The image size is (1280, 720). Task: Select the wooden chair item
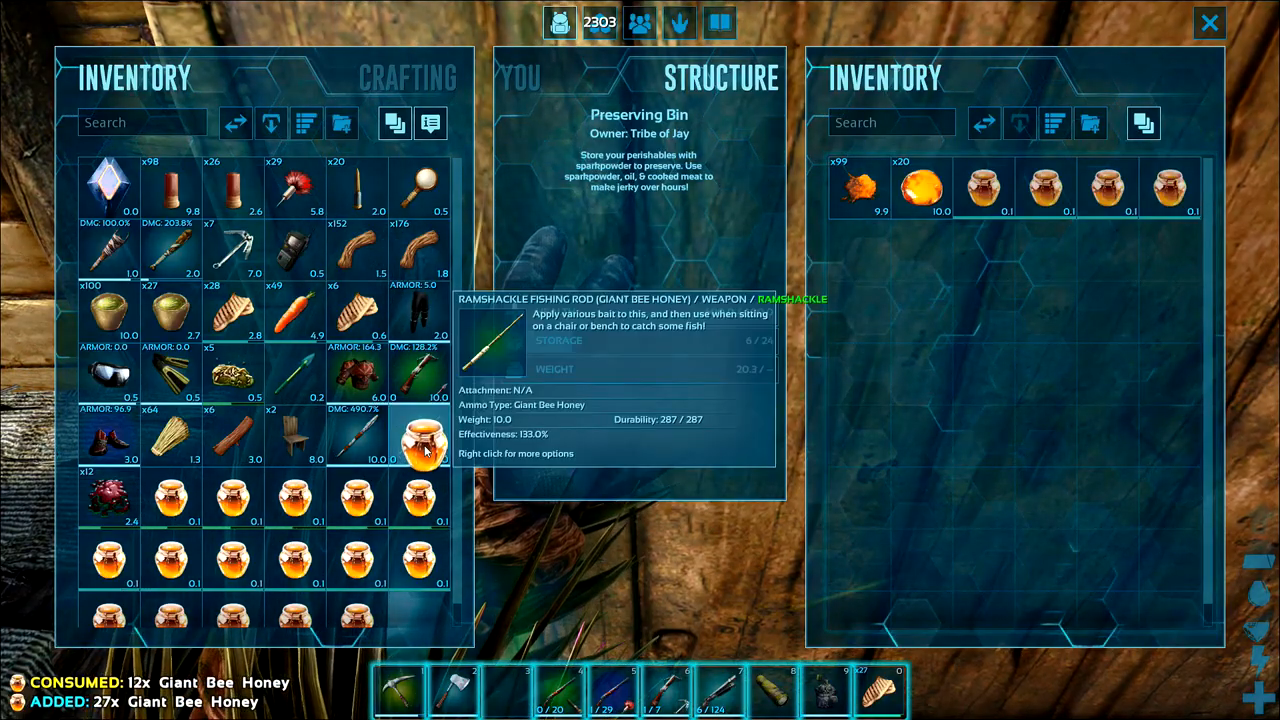click(x=295, y=436)
